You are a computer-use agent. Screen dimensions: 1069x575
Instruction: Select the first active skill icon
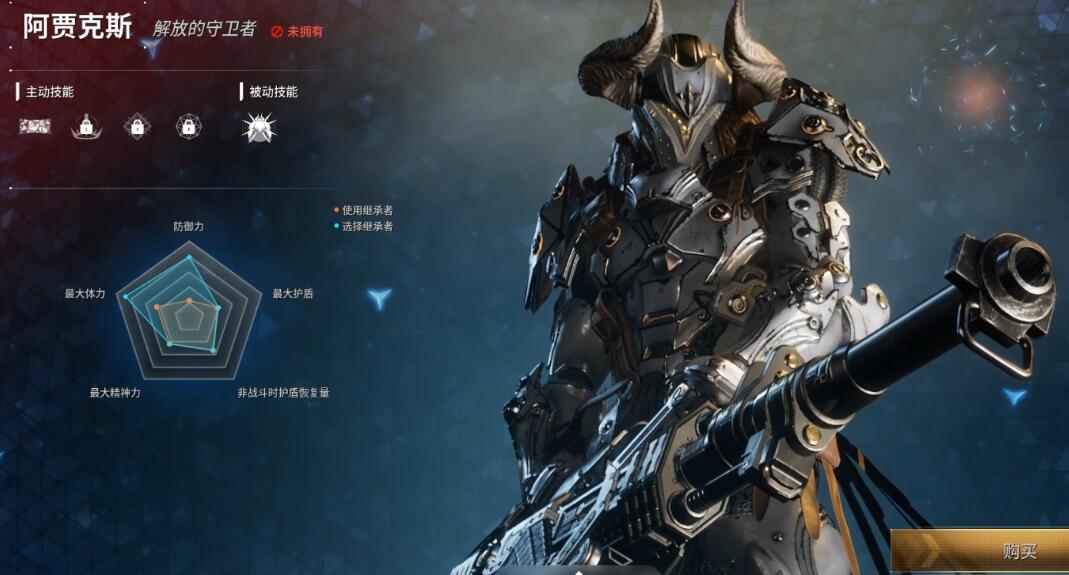click(35, 126)
